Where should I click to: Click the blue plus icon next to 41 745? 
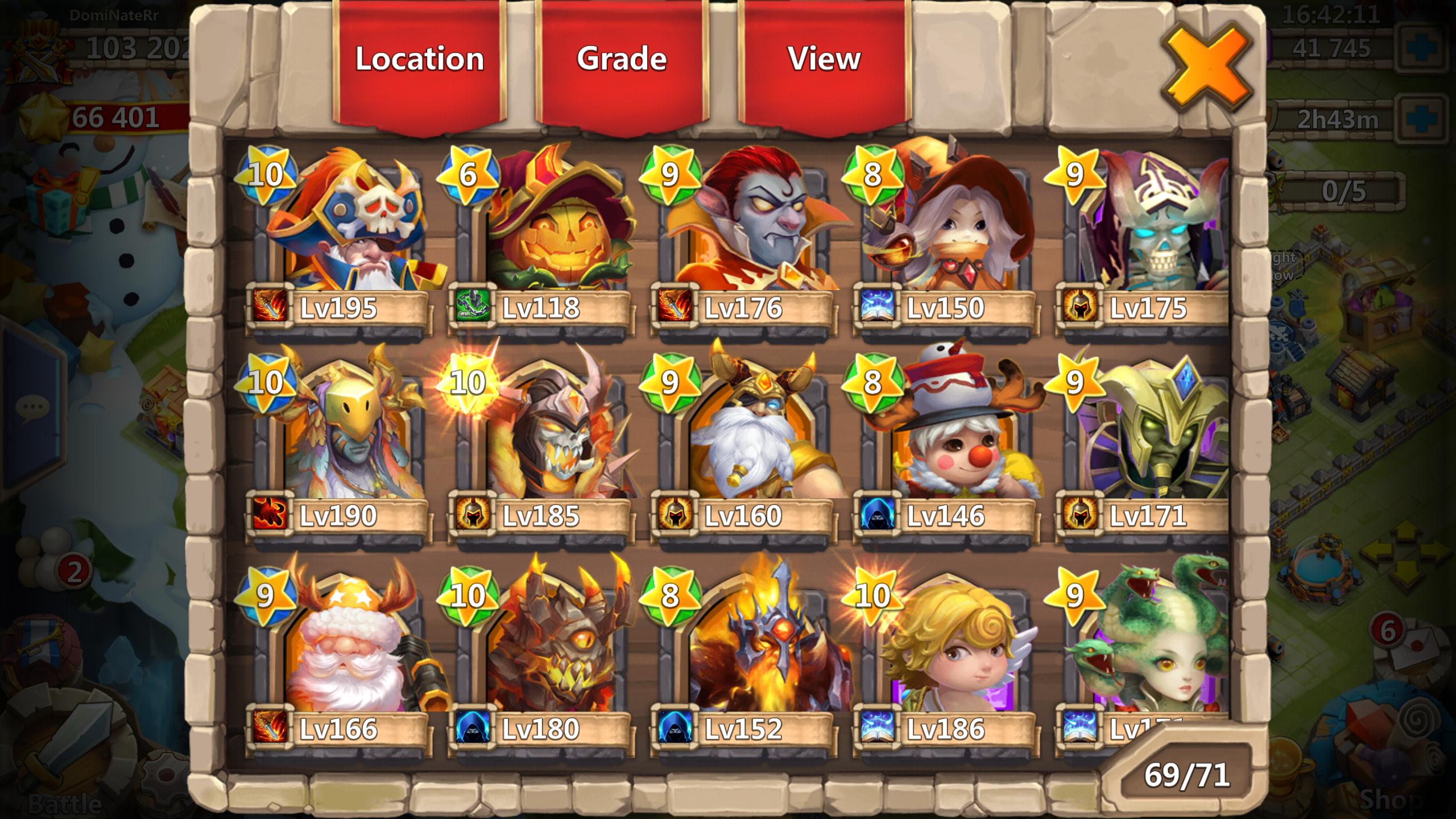1421,49
